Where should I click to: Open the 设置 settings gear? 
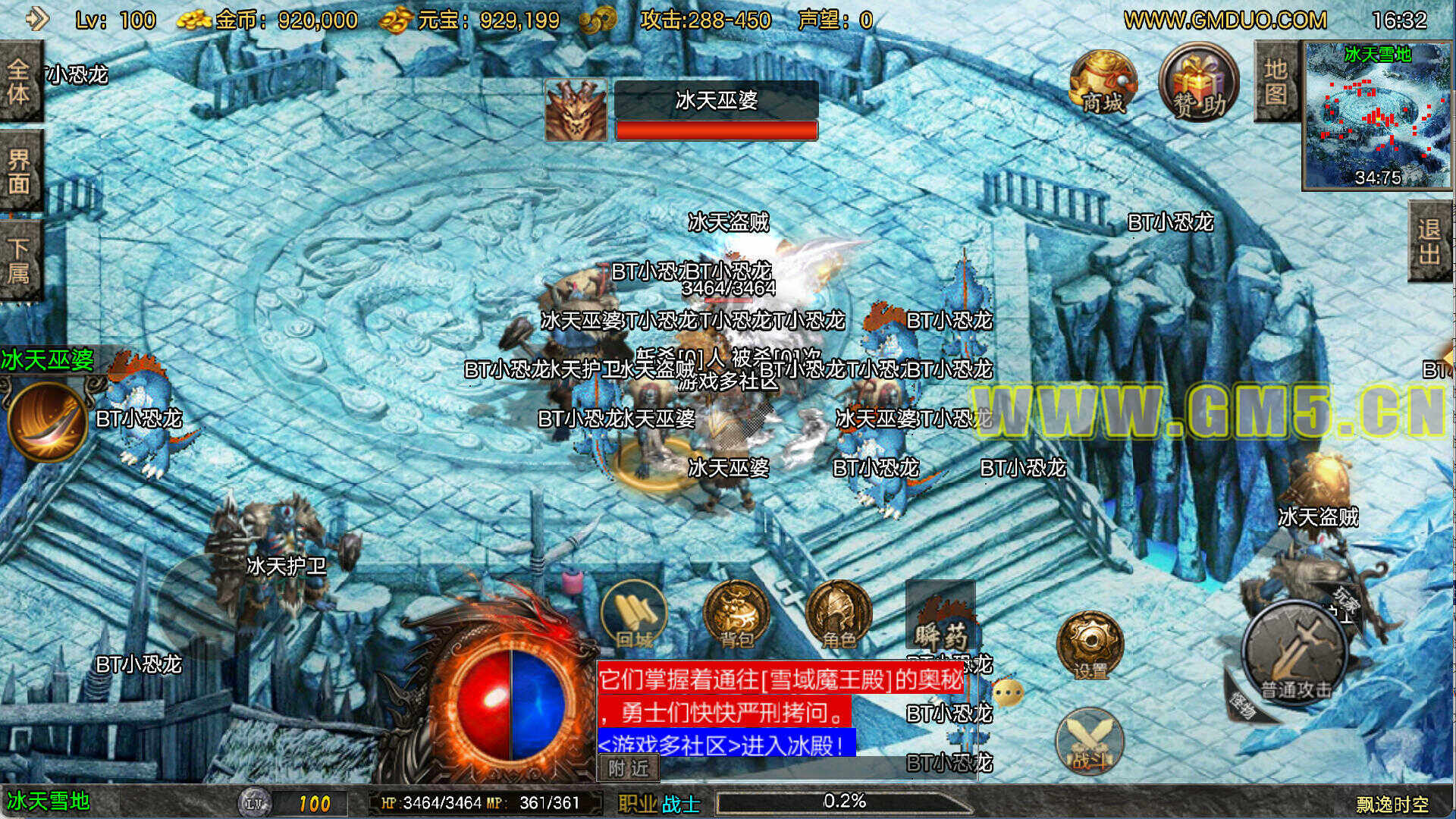point(1090,645)
